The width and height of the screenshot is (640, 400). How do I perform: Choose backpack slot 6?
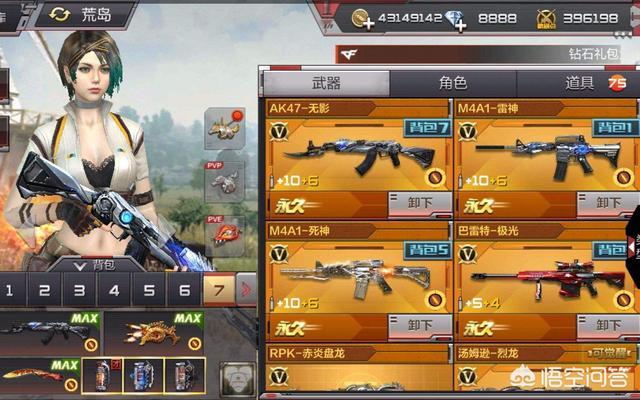click(x=184, y=292)
